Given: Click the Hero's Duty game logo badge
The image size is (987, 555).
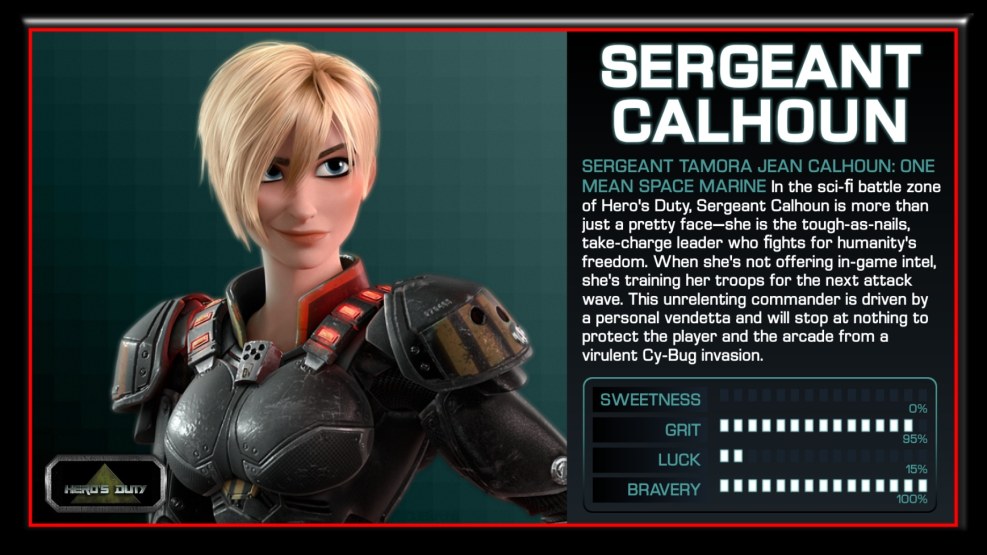Looking at the screenshot, I should (x=105, y=487).
